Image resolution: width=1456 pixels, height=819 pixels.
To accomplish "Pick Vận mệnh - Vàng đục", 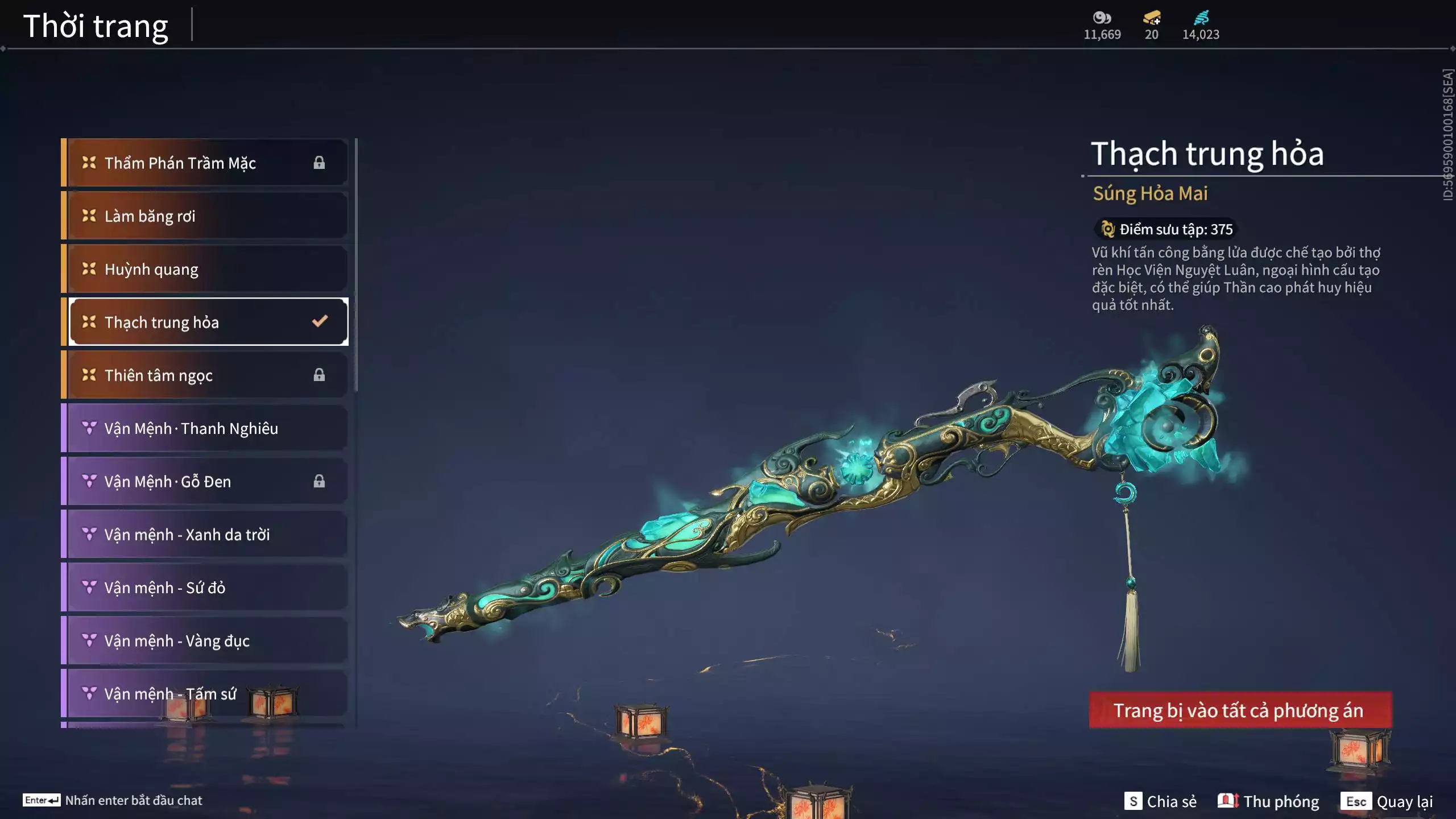I will (x=205, y=641).
